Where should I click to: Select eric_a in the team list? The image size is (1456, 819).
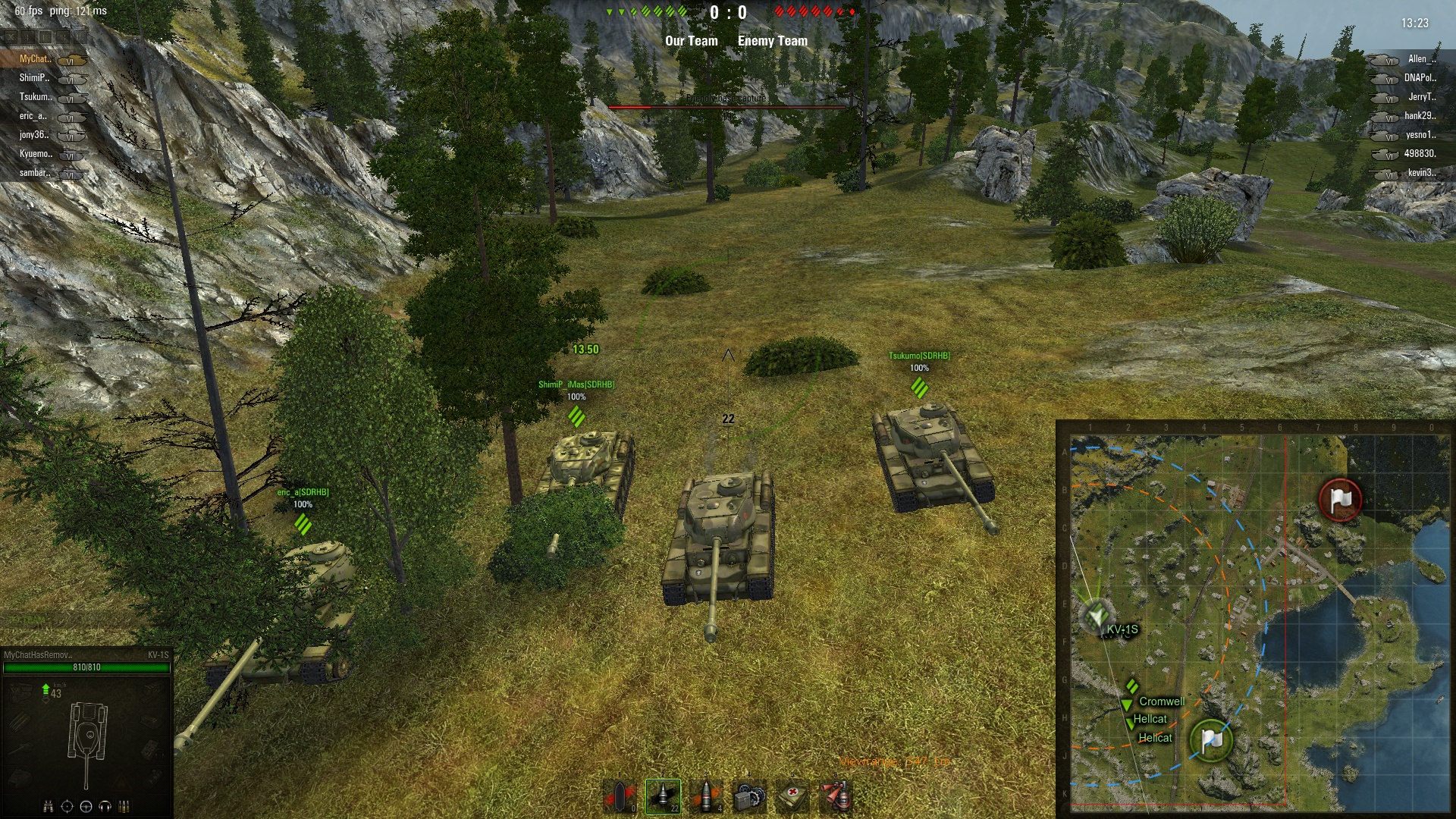[33, 116]
